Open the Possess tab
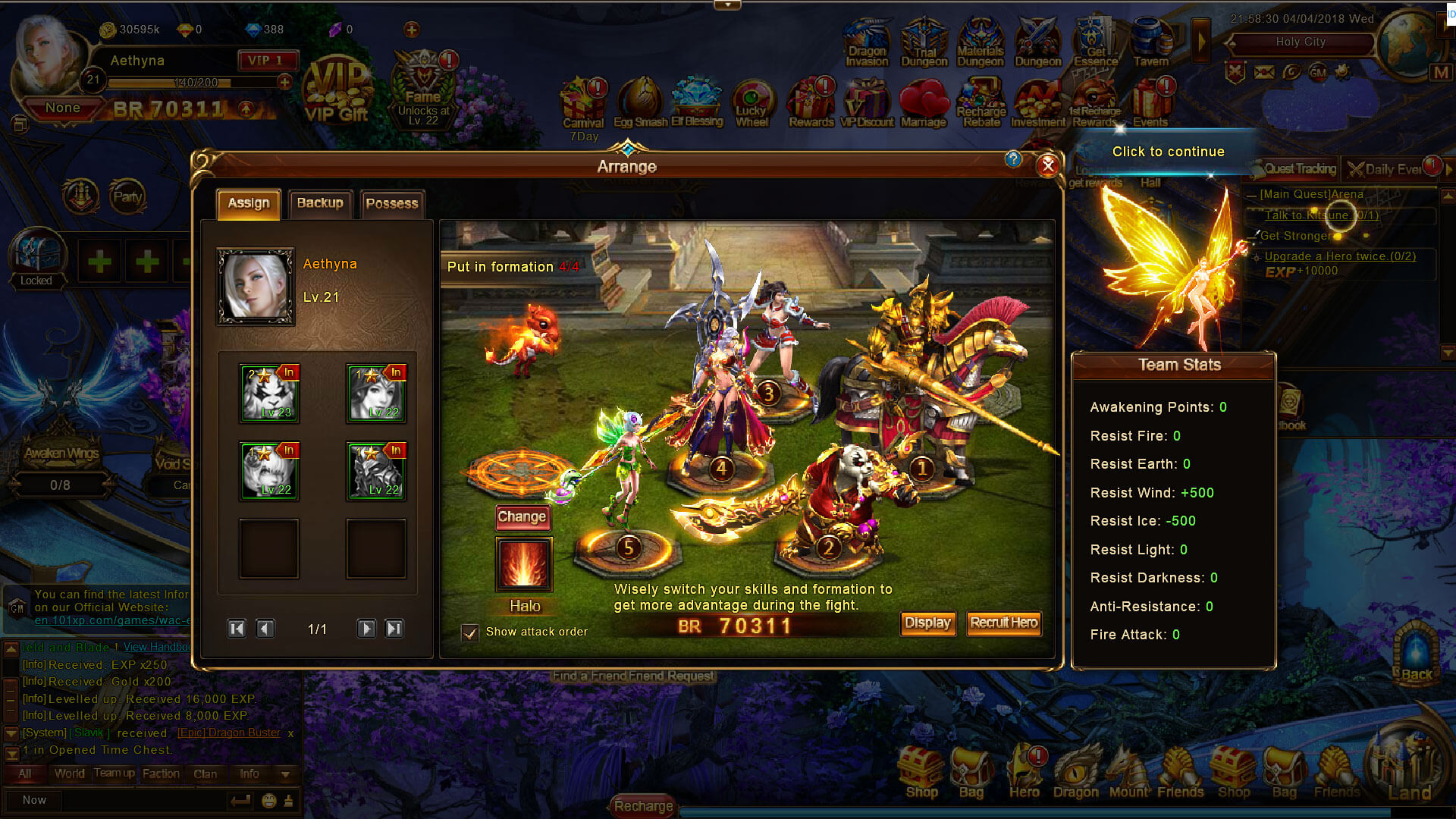This screenshot has width=1456, height=819. 391,203
